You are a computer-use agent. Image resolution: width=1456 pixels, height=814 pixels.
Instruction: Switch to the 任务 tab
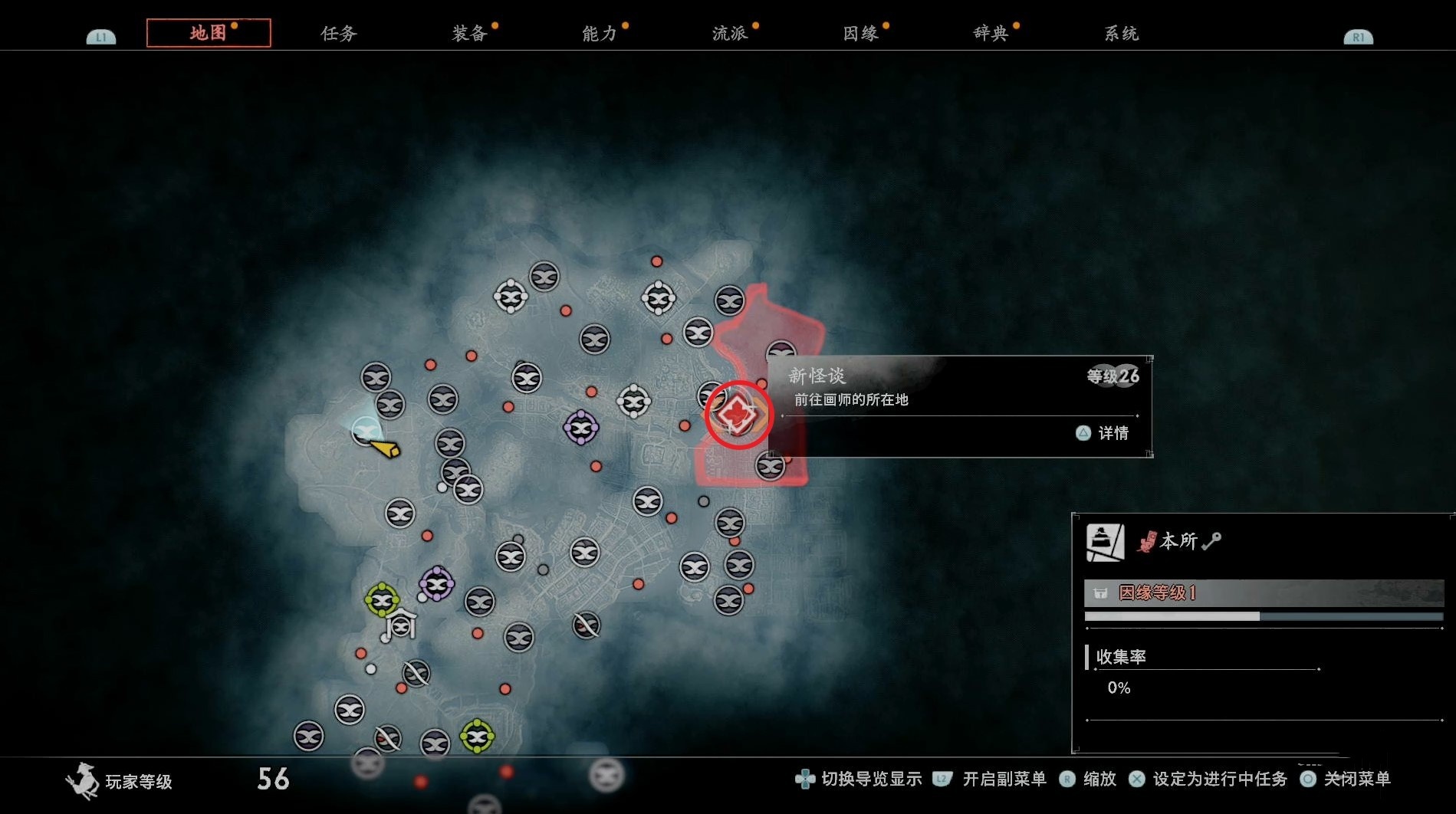tap(338, 34)
